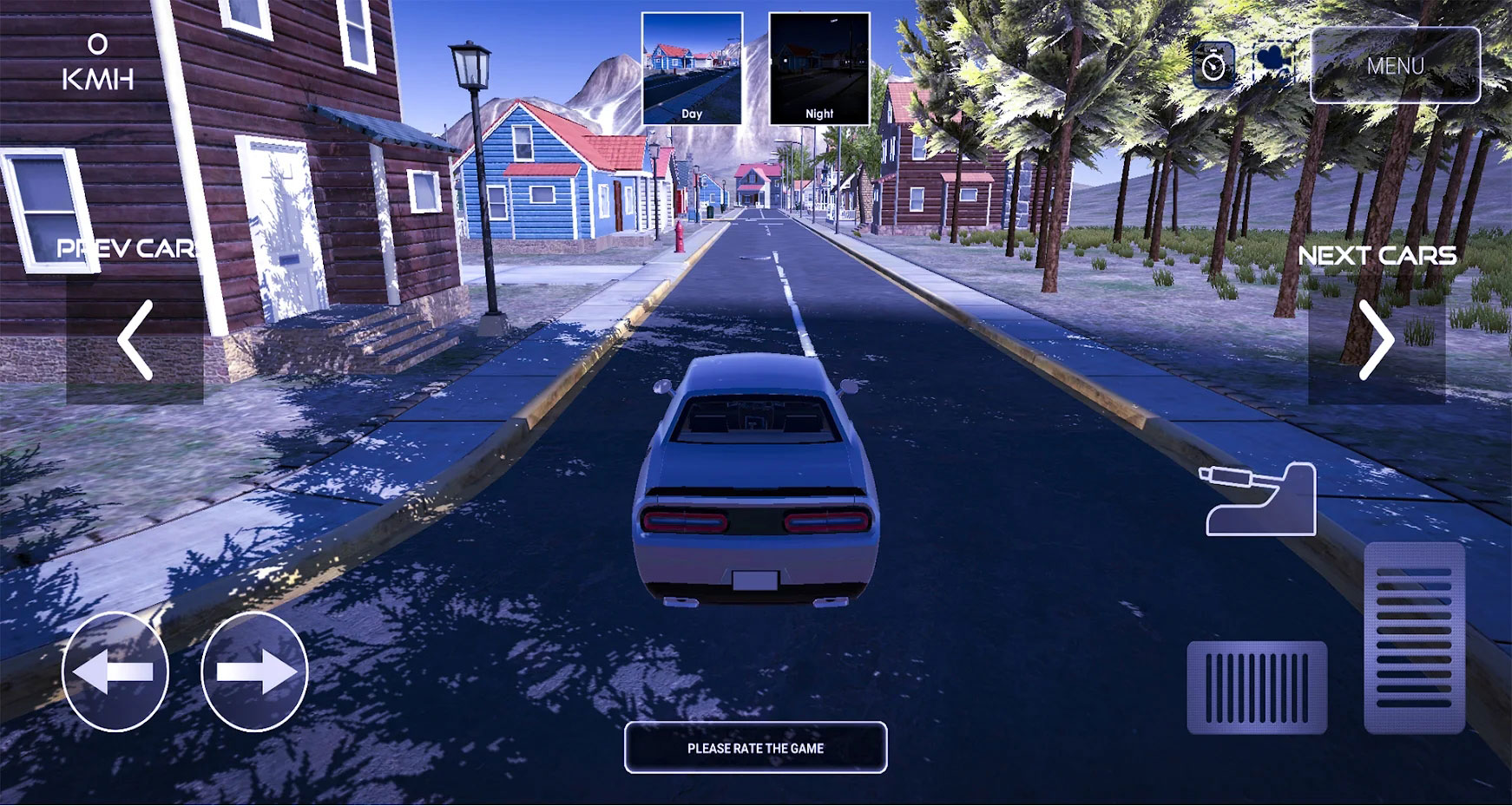1512x806 pixels.
Task: Steer right with the right arrow button
Action: [254, 672]
